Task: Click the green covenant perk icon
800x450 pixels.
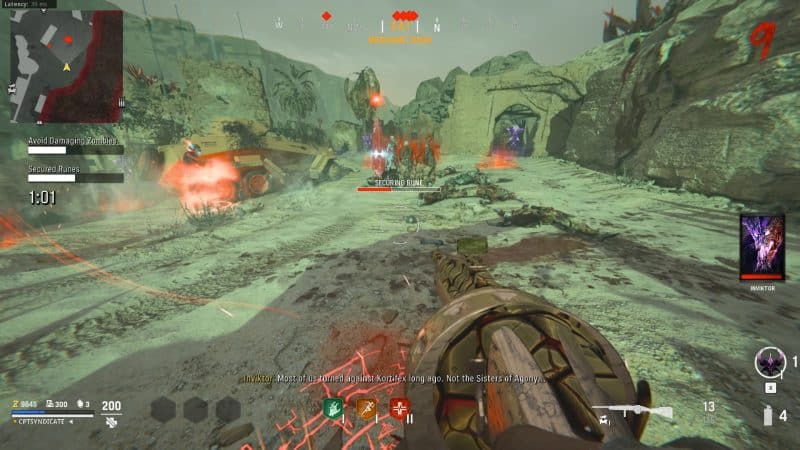Action: pyautogui.click(x=333, y=409)
